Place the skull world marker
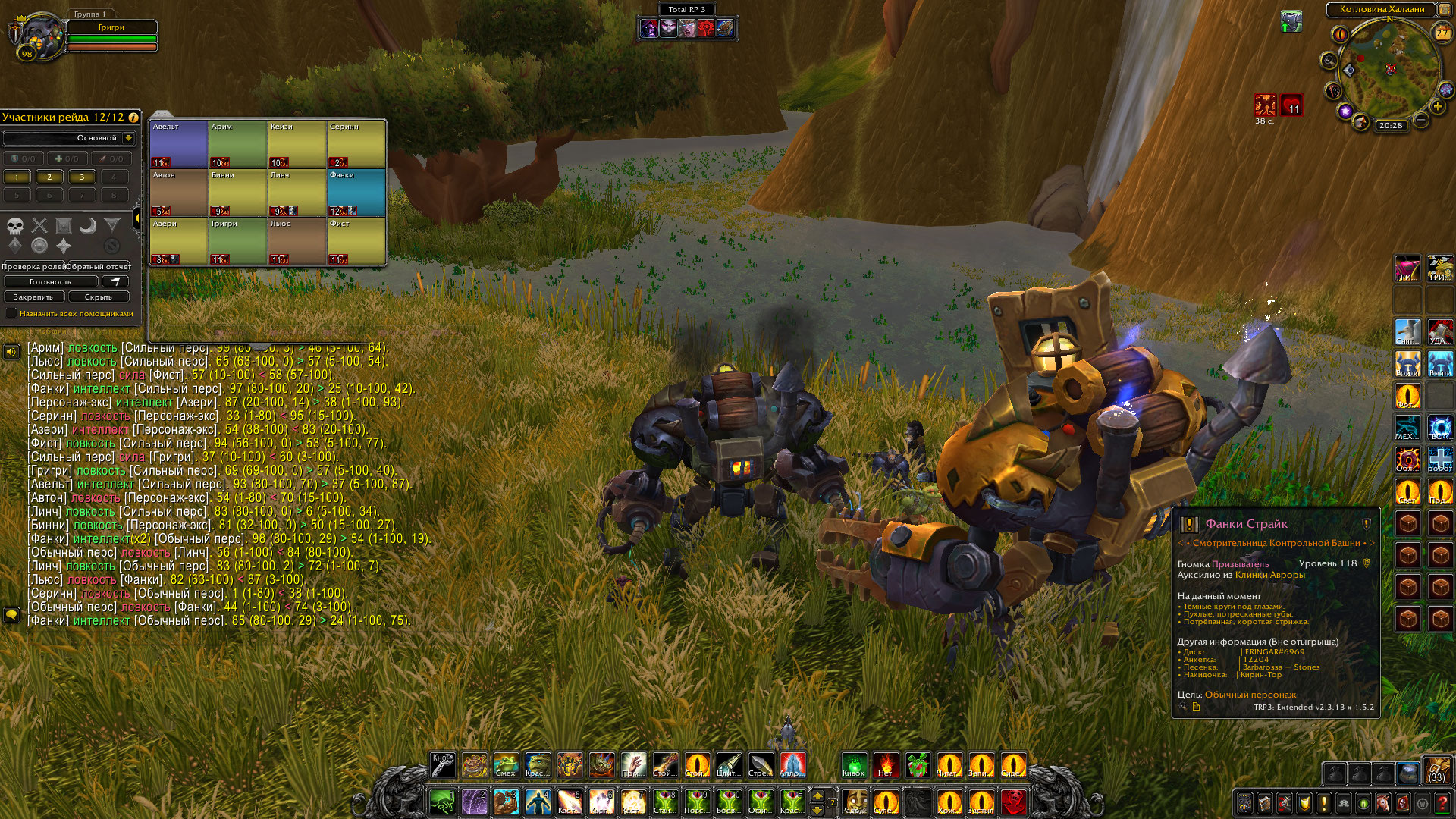This screenshot has width=1456, height=819. coord(15,226)
